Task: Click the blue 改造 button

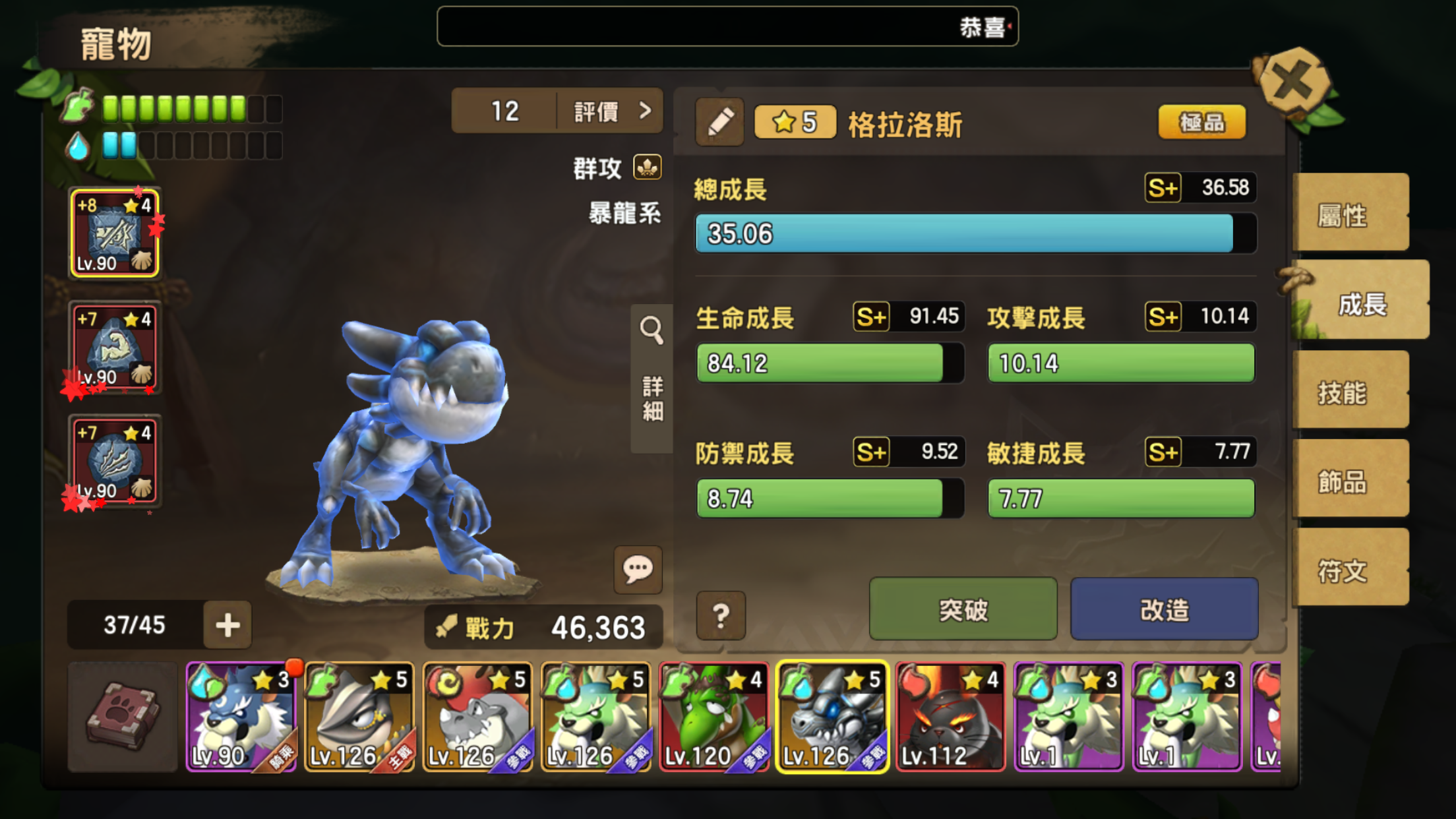Action: click(x=1164, y=609)
